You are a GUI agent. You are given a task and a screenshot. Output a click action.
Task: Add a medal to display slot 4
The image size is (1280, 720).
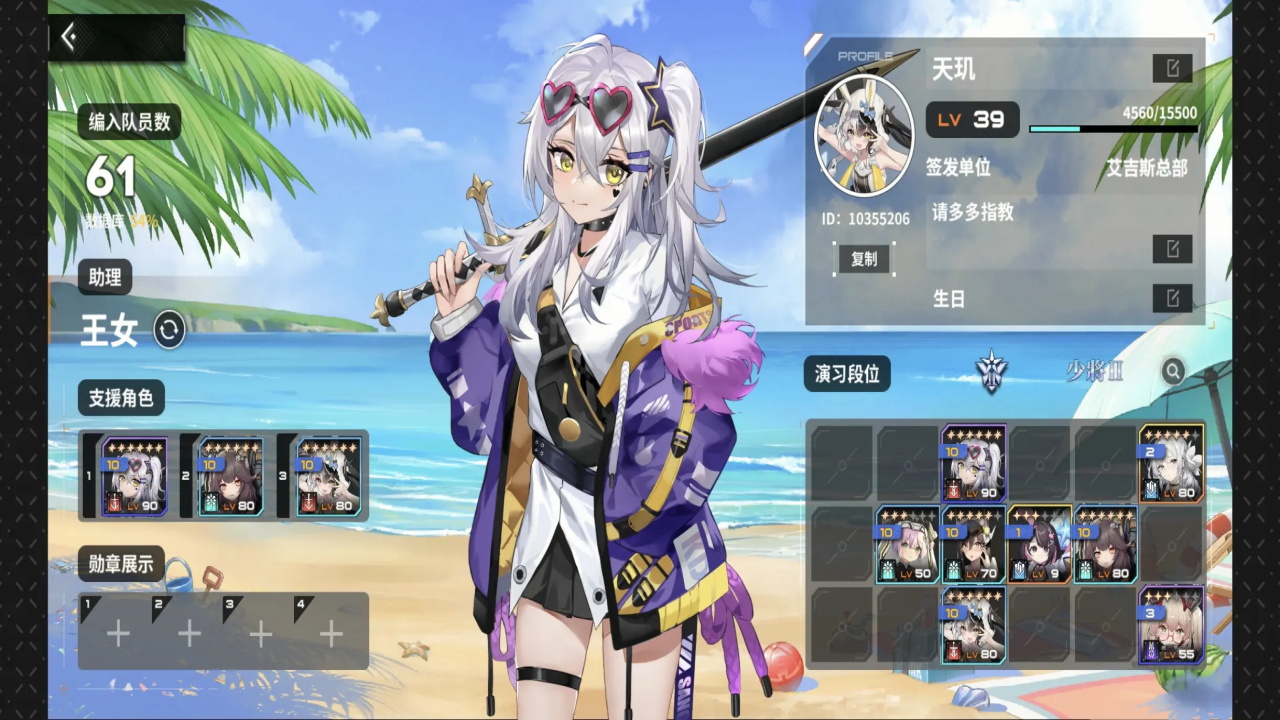331,633
